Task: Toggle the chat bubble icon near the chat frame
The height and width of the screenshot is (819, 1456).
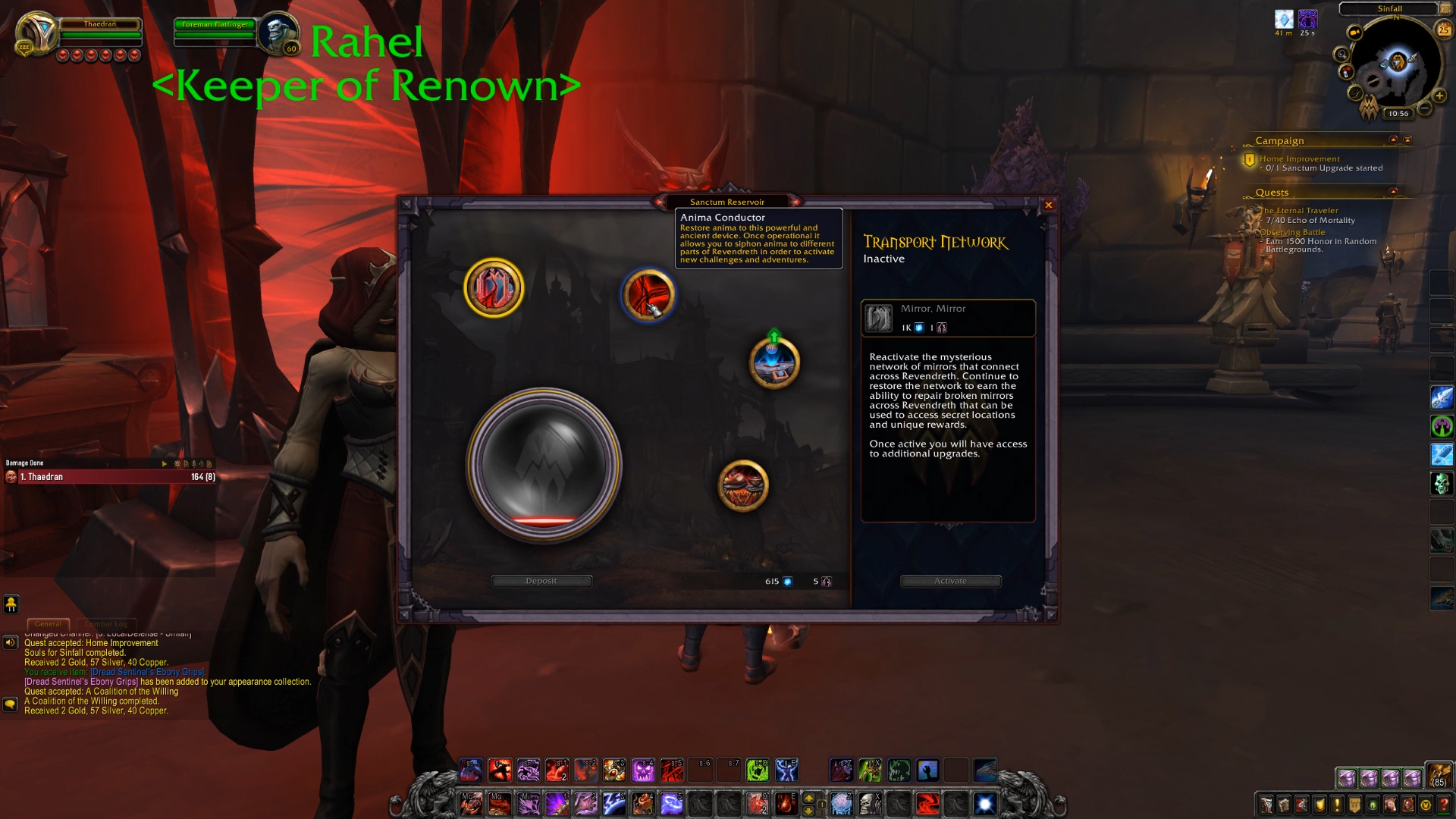Action: click(11, 704)
